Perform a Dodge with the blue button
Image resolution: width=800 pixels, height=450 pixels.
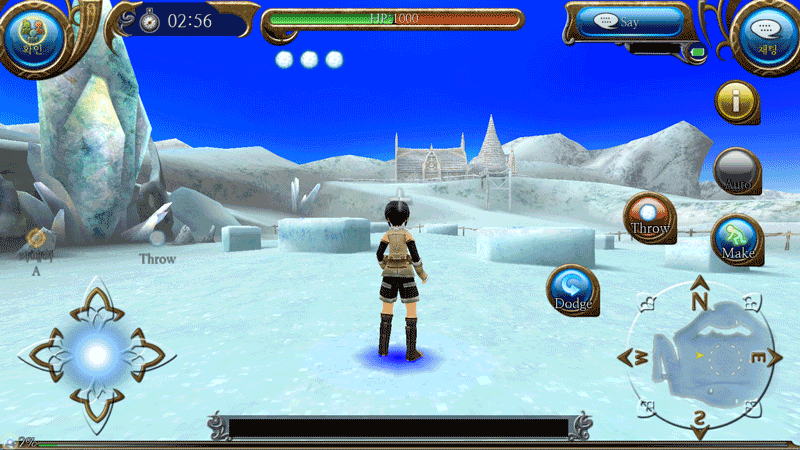573,290
